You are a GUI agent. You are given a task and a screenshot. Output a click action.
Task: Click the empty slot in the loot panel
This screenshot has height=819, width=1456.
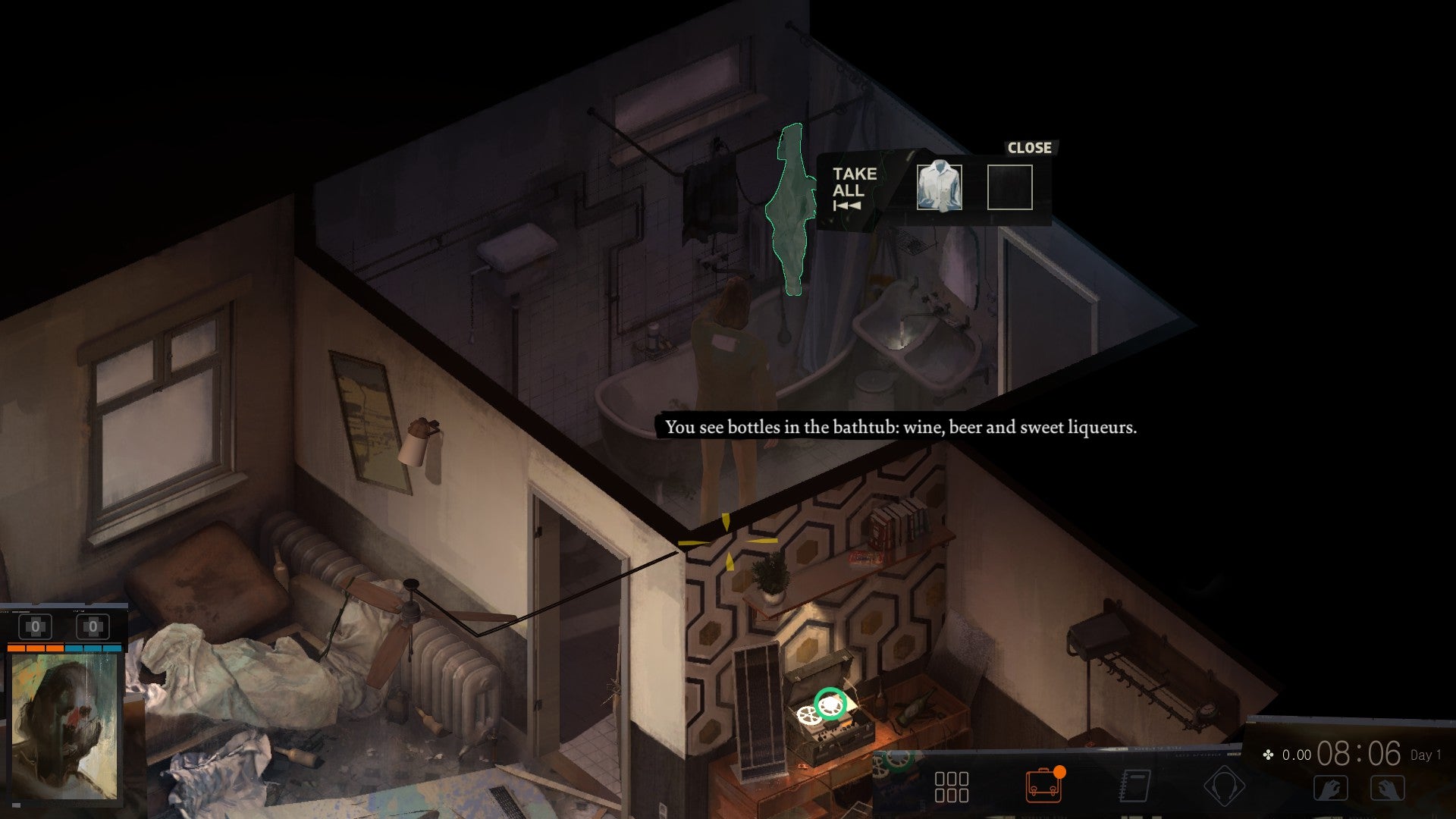1010,188
